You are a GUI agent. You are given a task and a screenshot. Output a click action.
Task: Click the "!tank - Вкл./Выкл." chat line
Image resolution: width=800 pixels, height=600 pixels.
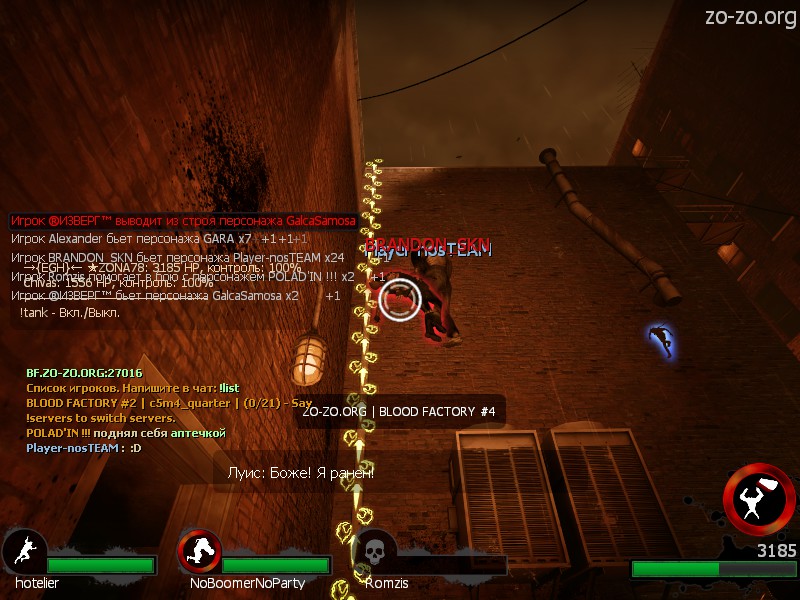[x=70, y=313]
